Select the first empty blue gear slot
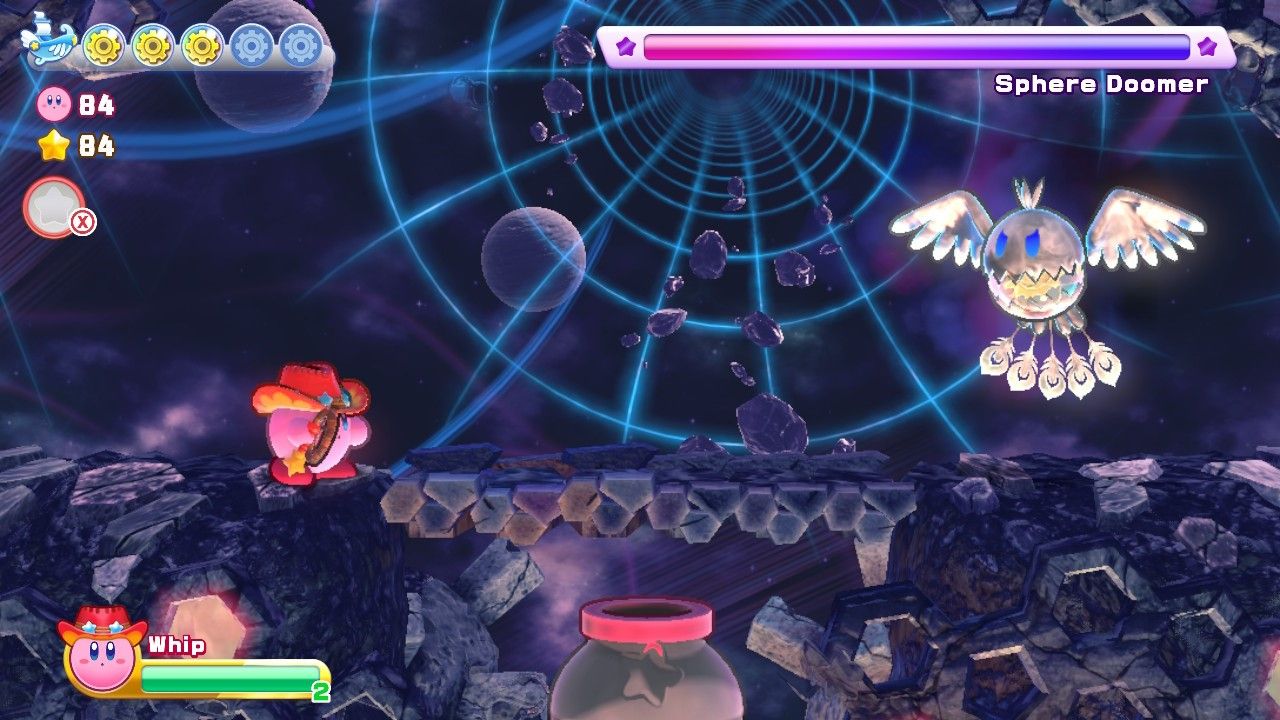Screen dimensions: 1280x720 (248, 47)
